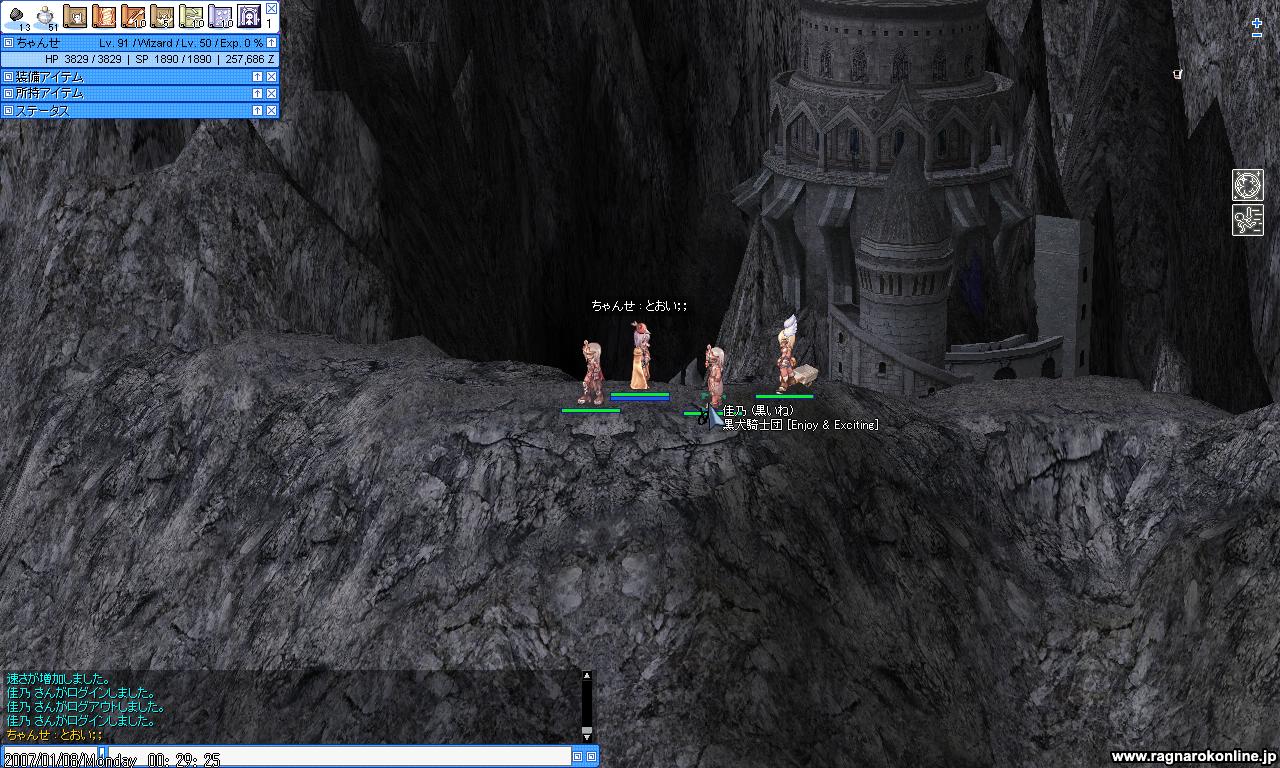Expand the 装備アイテム equipment window
1280x768 pixels.
[x=257, y=77]
